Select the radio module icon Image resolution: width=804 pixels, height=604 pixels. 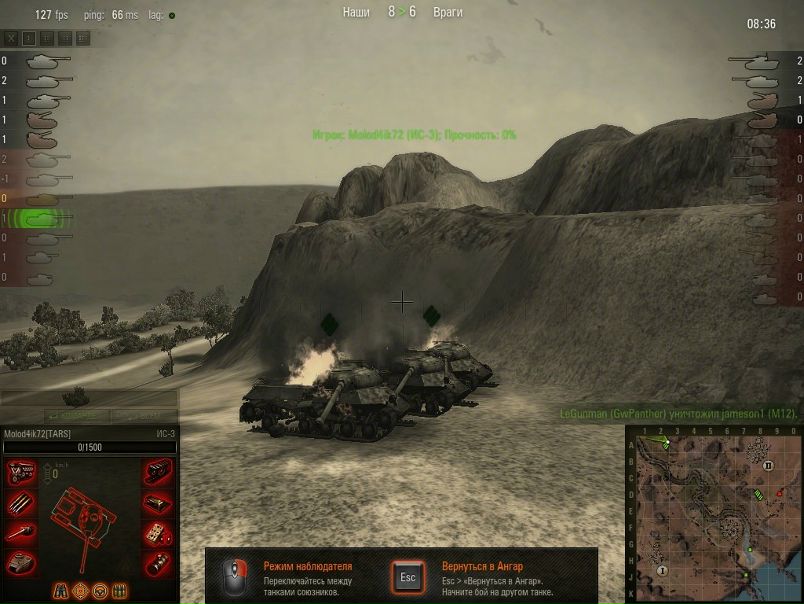(157, 503)
